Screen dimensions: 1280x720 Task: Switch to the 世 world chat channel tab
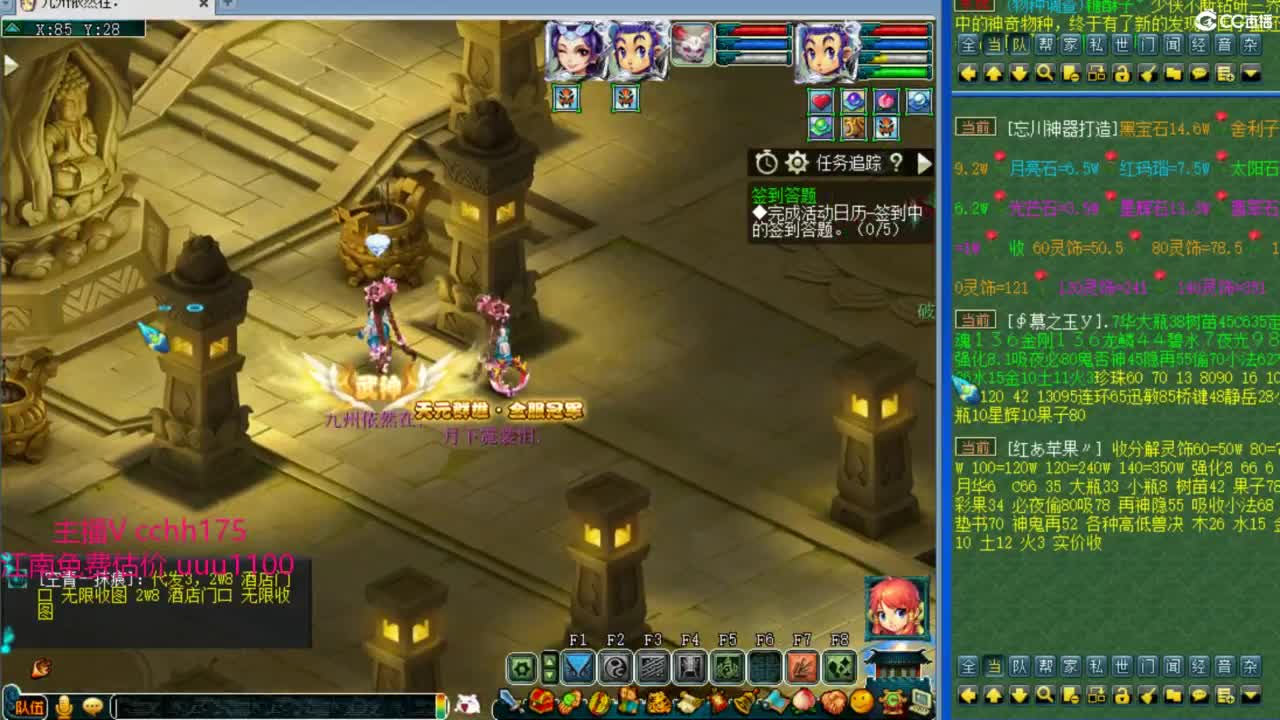(1122, 44)
